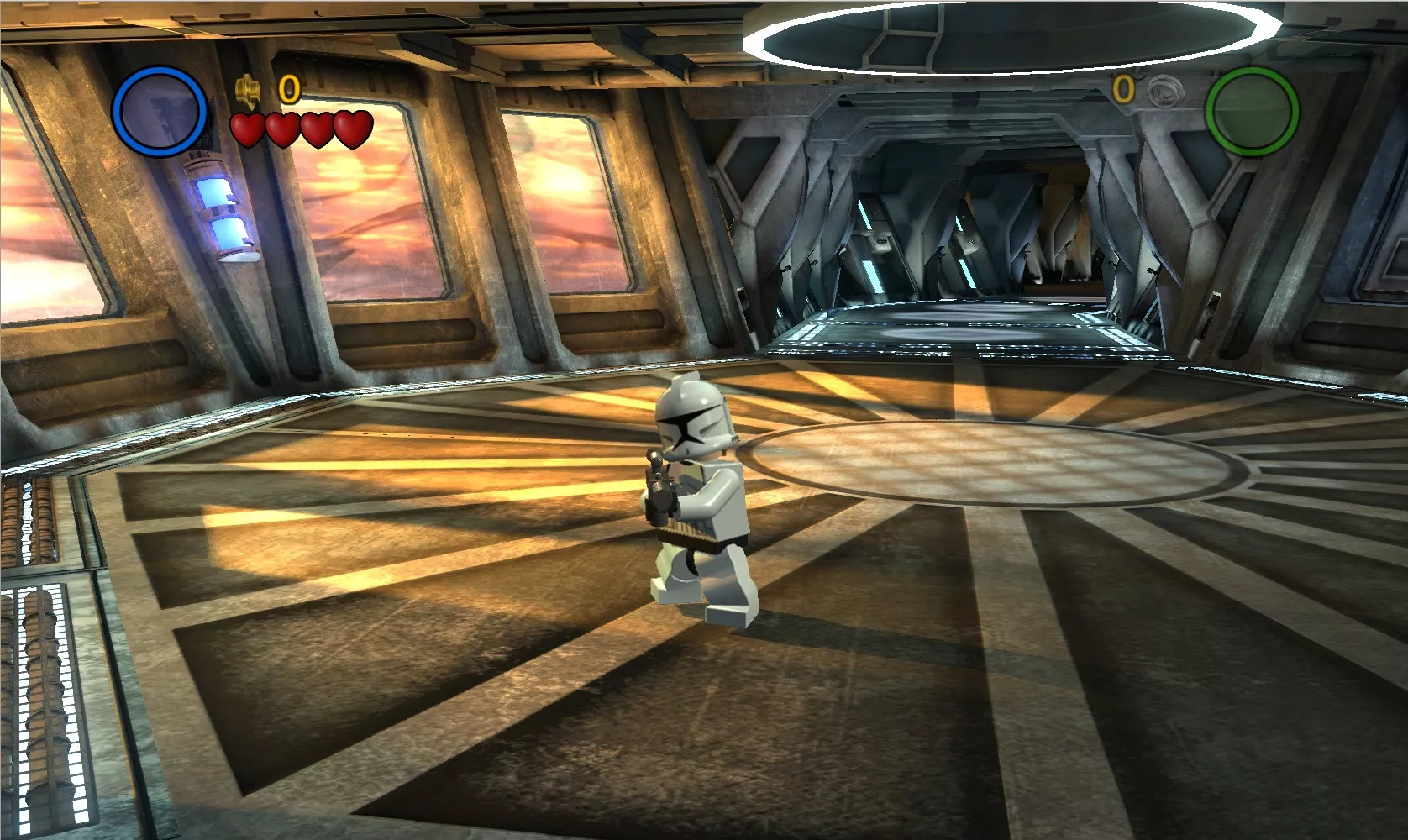Click the green-ringed player two portrait

pyautogui.click(x=1252, y=111)
